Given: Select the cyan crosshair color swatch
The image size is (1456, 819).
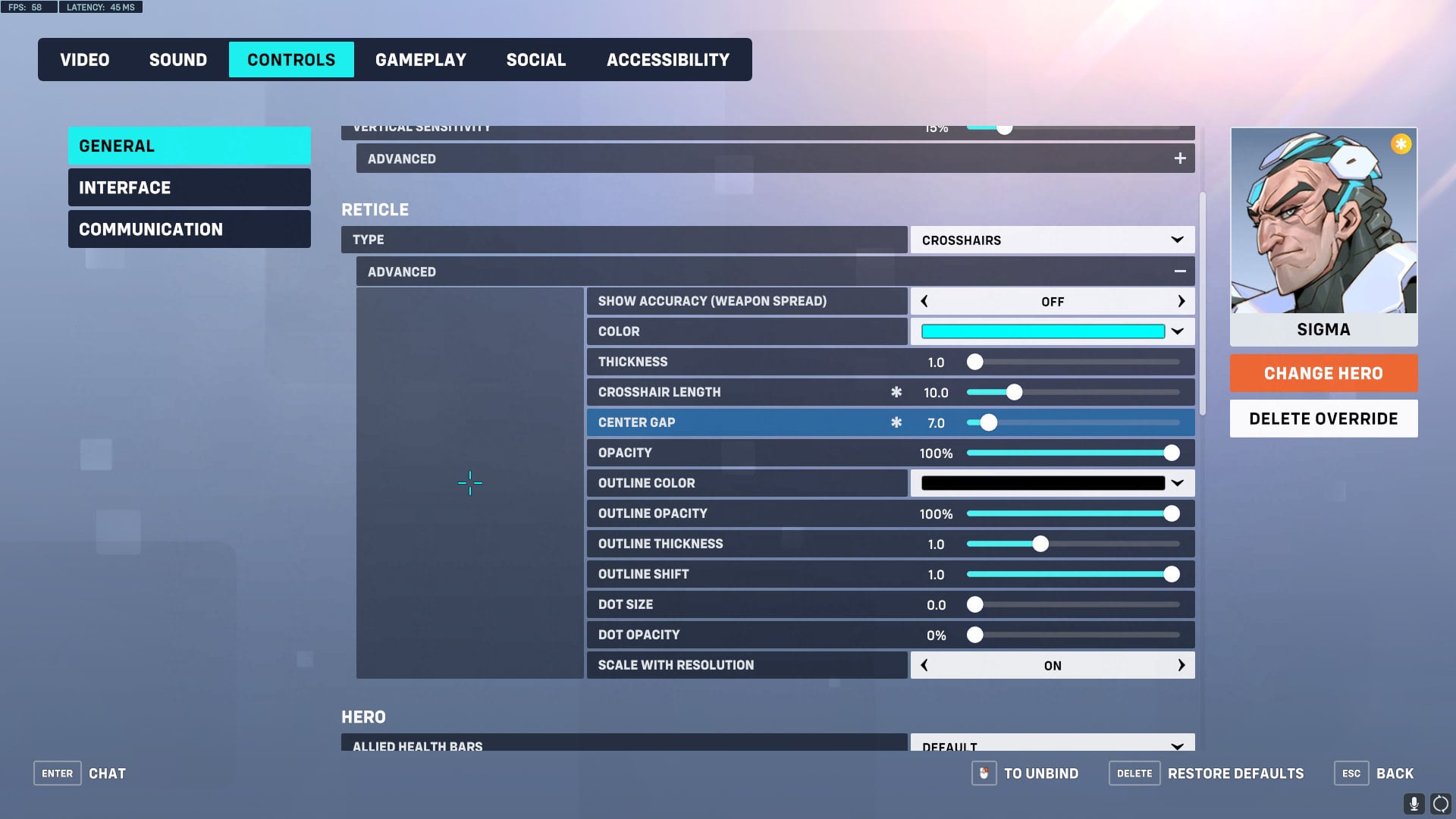Looking at the screenshot, I should pos(1042,331).
